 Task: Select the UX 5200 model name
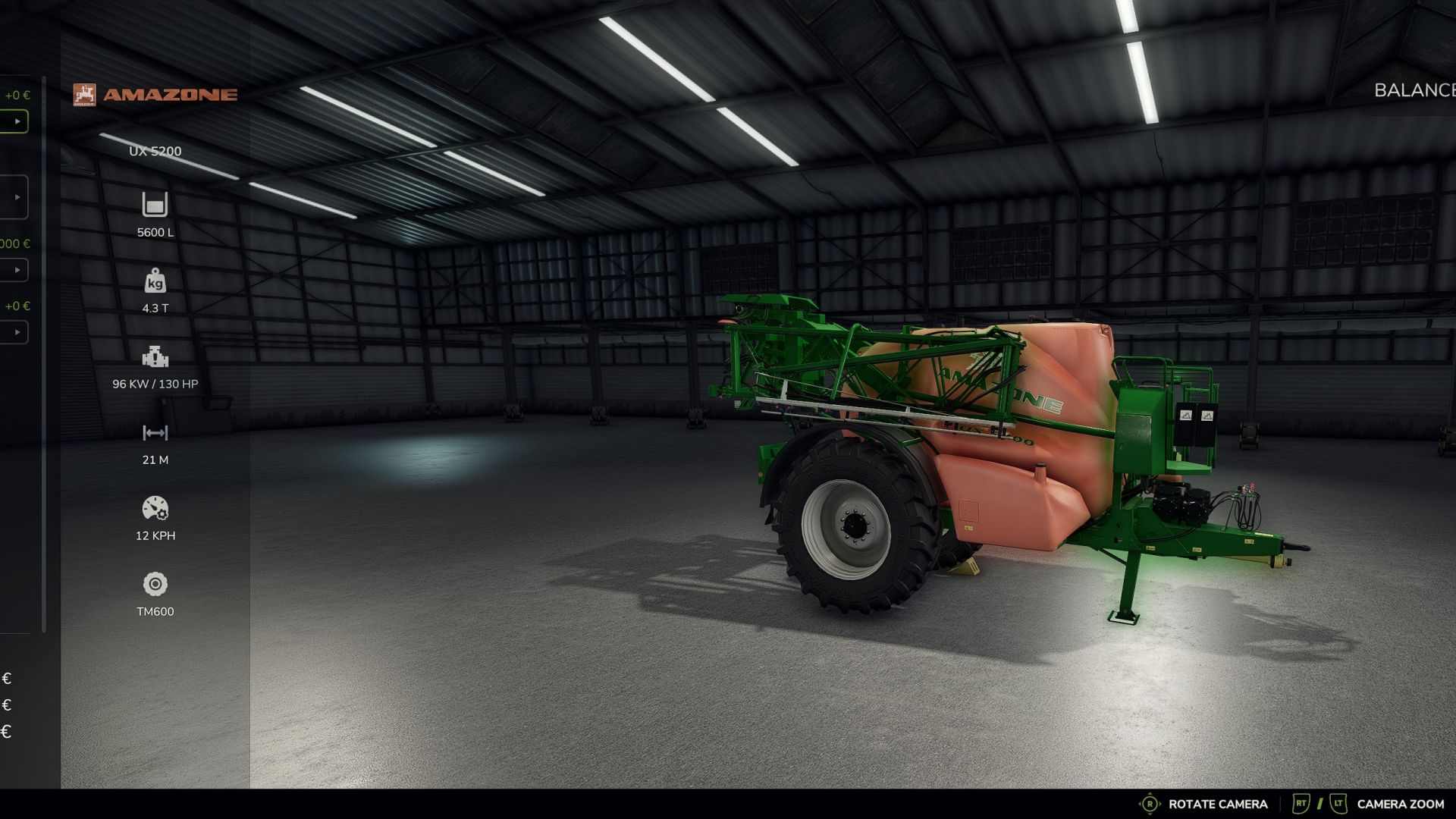155,151
